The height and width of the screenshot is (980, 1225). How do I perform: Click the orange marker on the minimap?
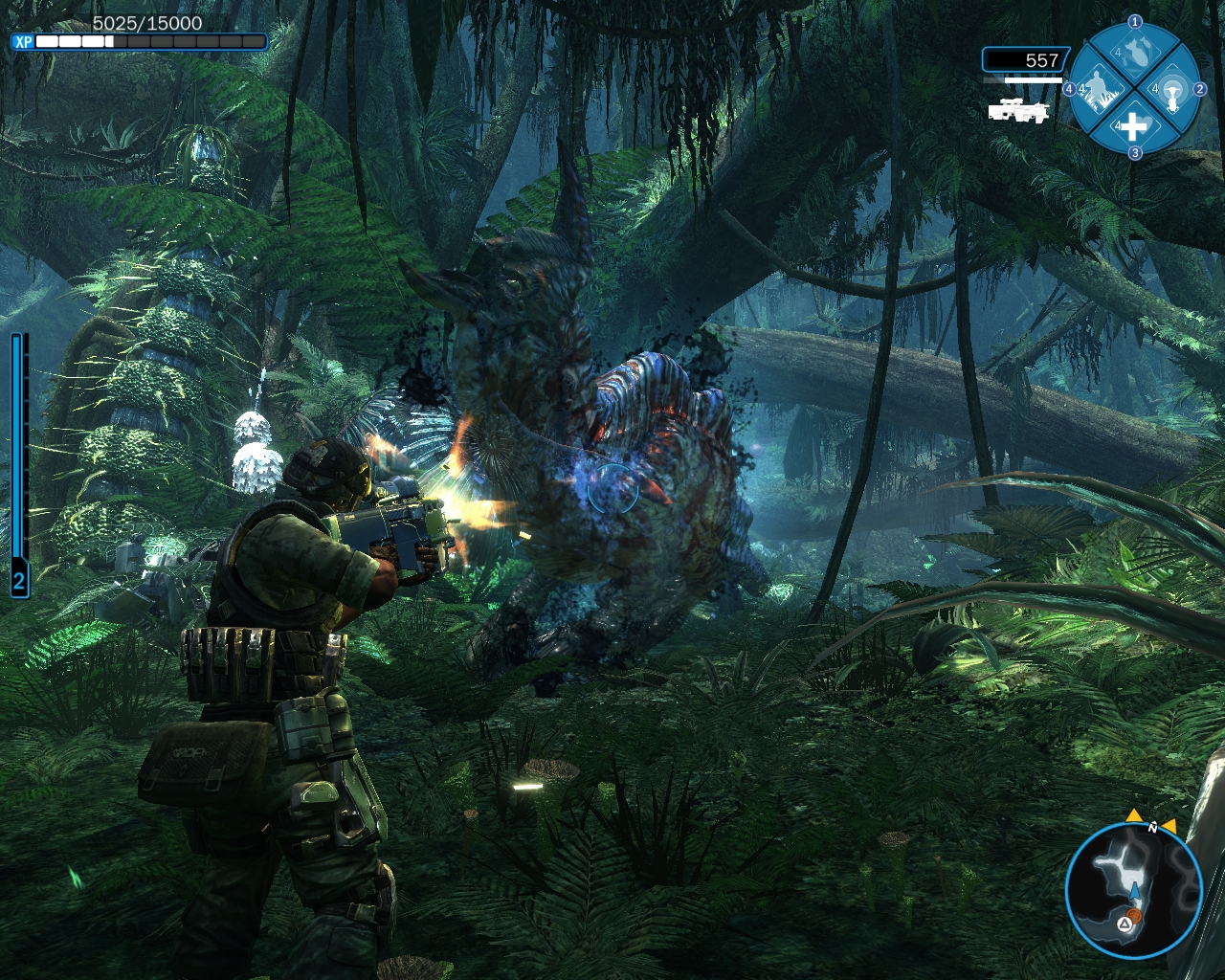click(x=1135, y=917)
